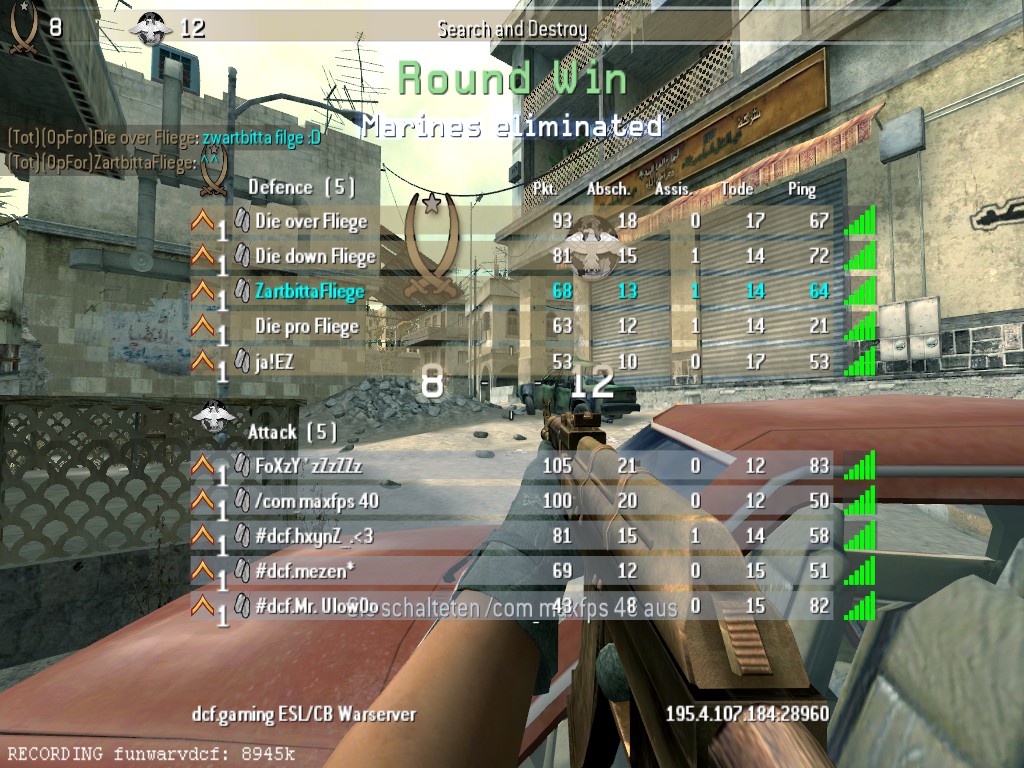
Task: Choose Die pro Fliege on the scoreboard
Action: pos(306,326)
